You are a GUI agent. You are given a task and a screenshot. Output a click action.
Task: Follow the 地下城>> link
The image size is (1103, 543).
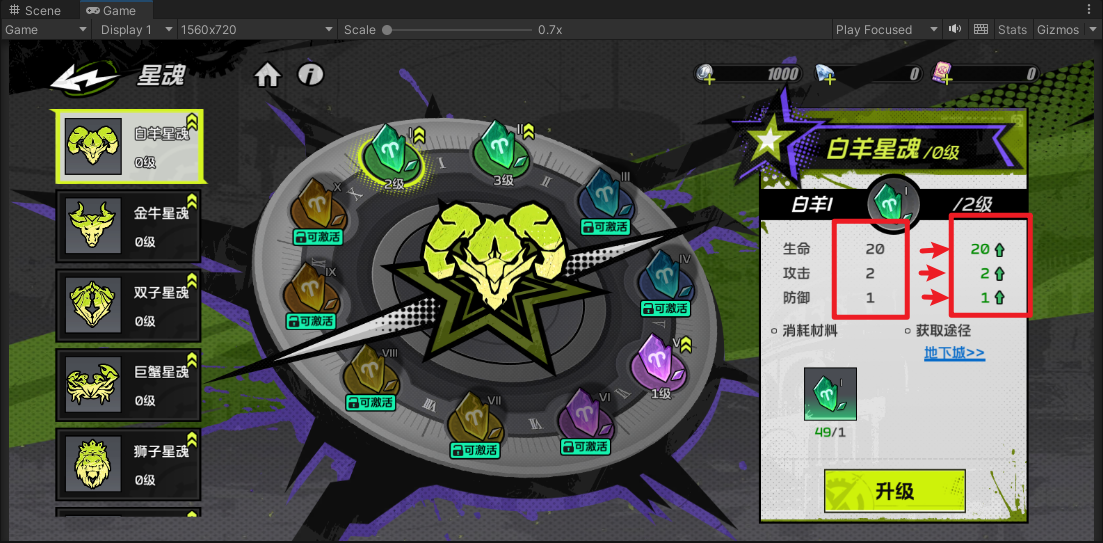[x=954, y=353]
